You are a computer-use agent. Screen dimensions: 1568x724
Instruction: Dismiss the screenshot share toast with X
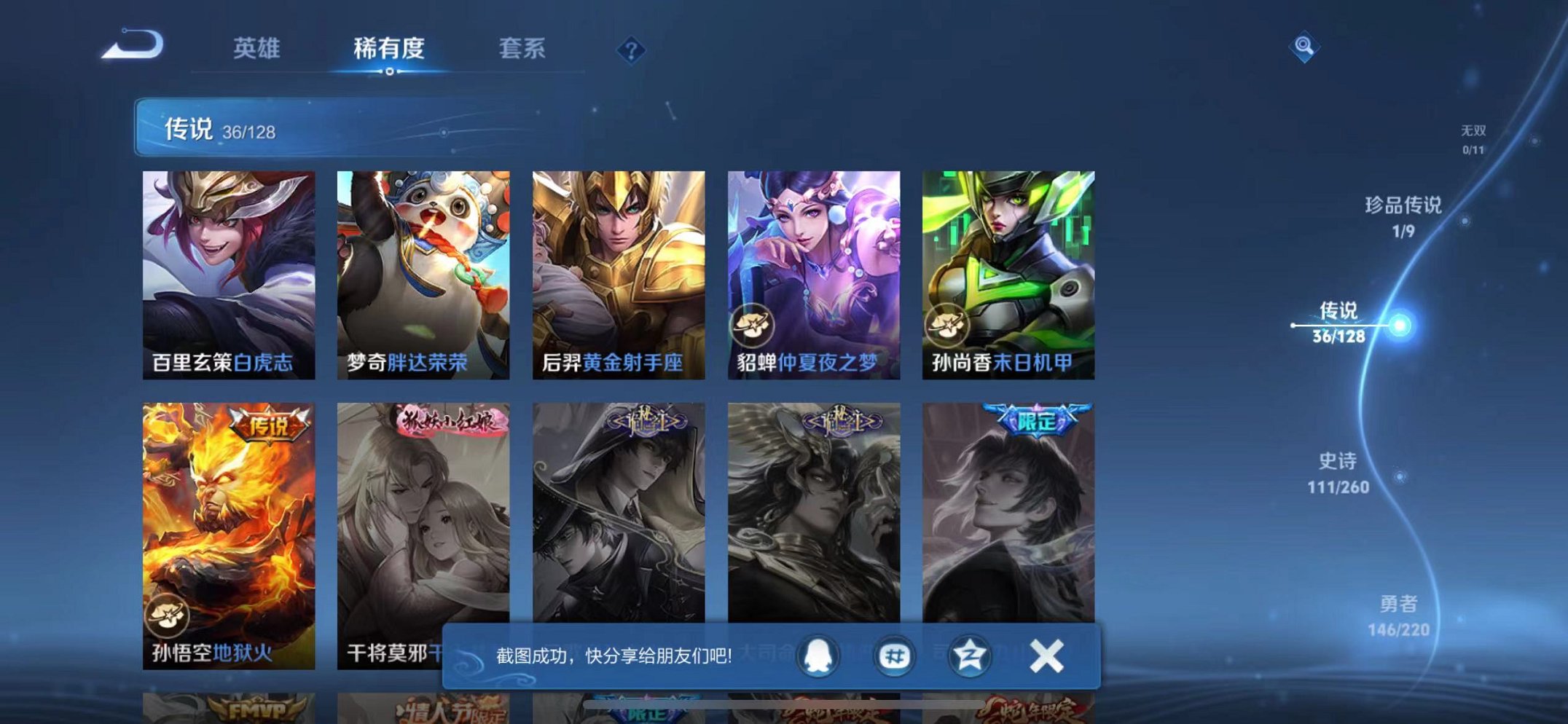[x=1046, y=656]
